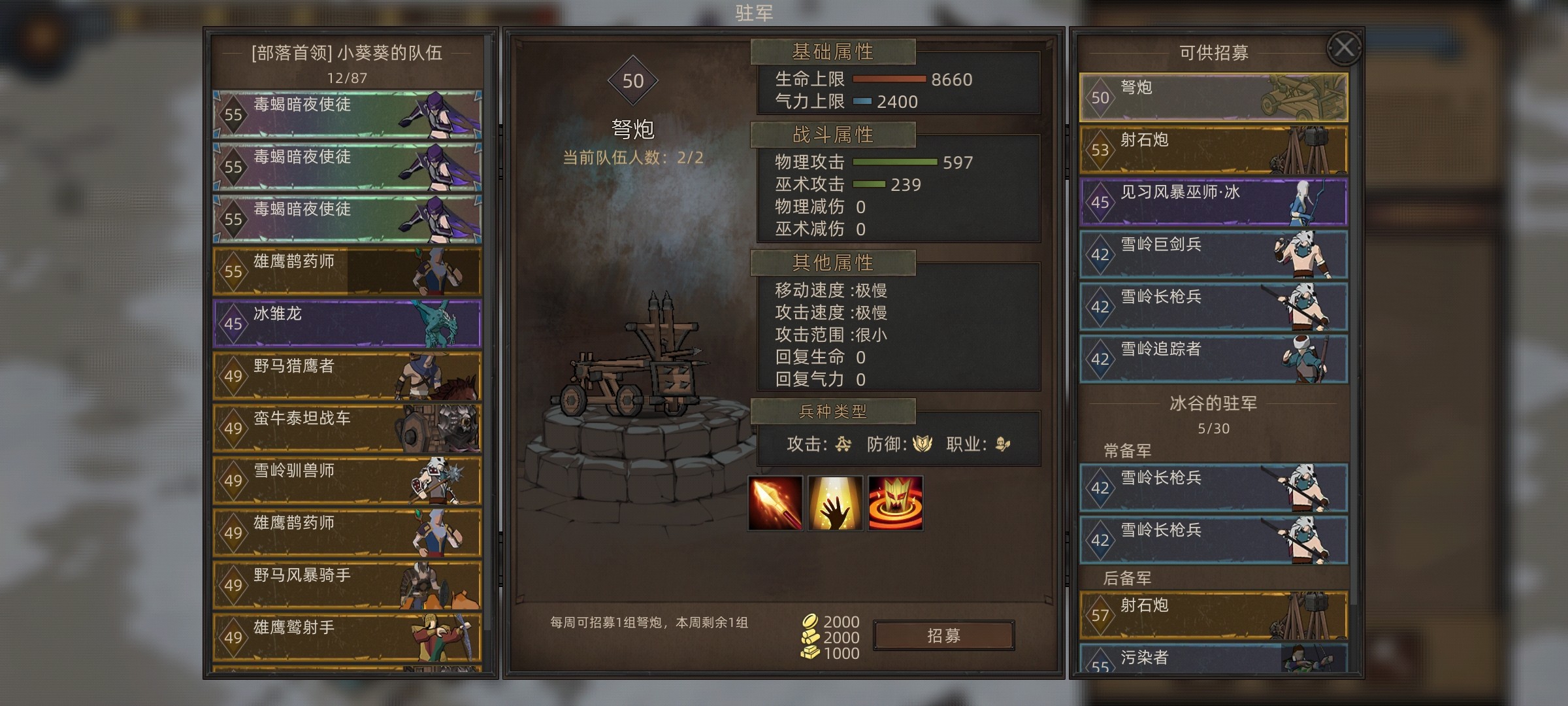Select 蛮牛泰坦战车 in your party
Image resolution: width=1568 pixels, height=706 pixels.
point(347,428)
